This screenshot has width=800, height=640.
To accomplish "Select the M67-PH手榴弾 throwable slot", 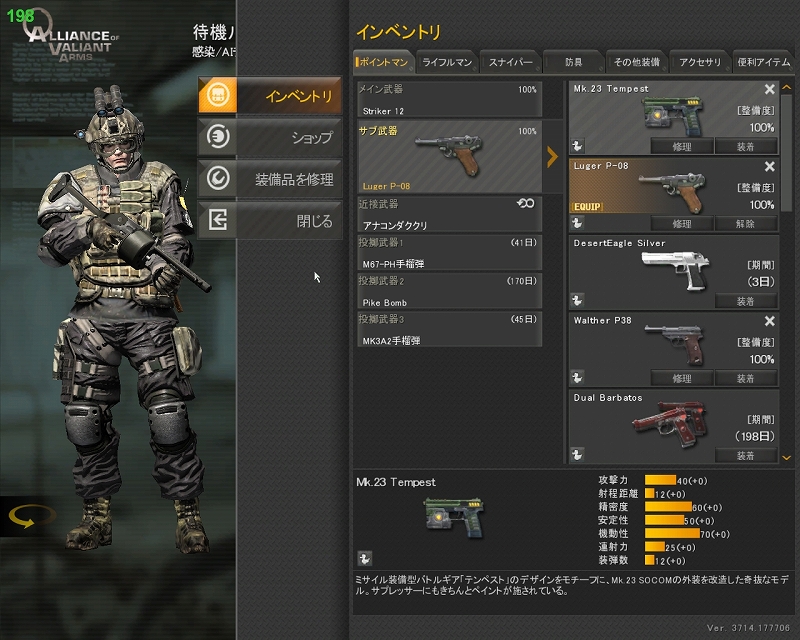I will pos(448,252).
